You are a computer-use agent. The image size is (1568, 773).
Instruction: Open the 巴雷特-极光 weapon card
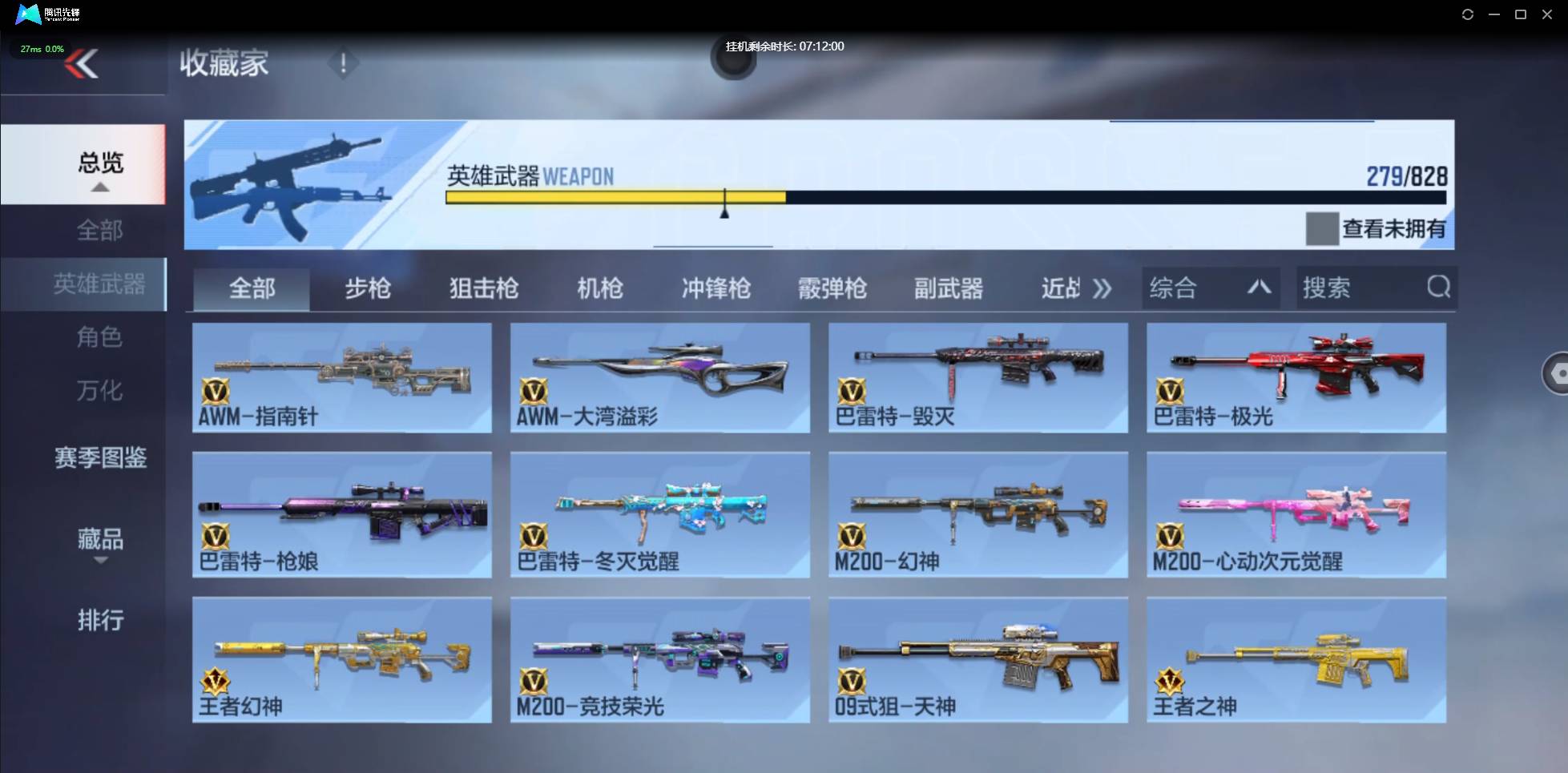click(1296, 376)
